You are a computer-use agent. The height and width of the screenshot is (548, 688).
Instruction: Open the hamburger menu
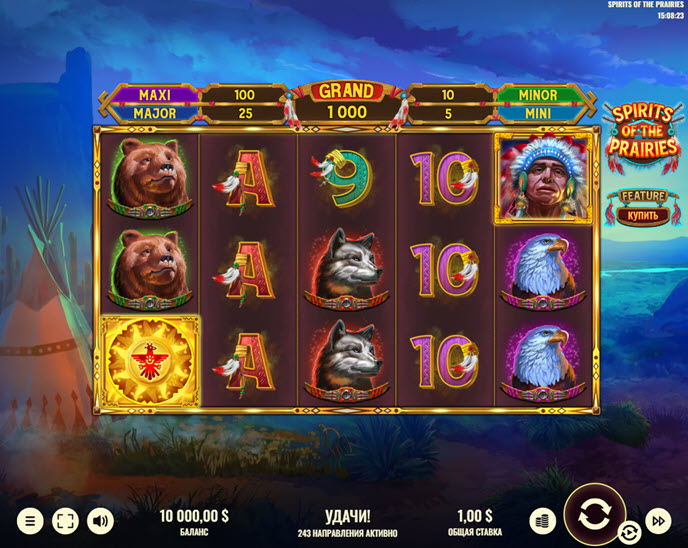(x=31, y=520)
